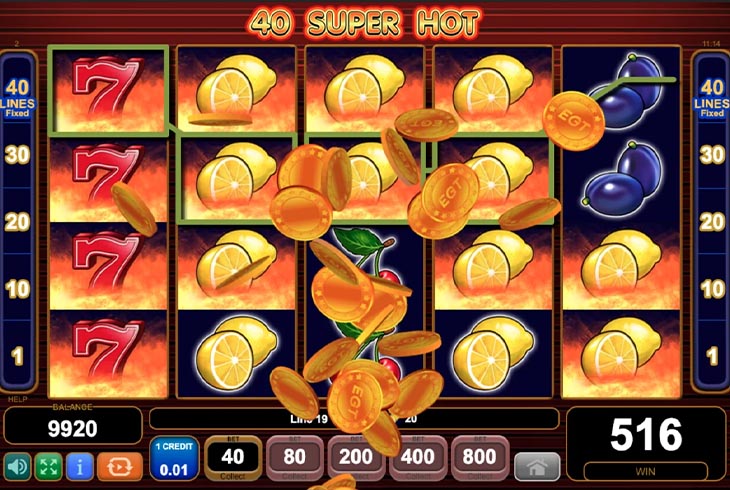Image resolution: width=730 pixels, height=490 pixels.
Task: Toggle the sound speaker icon
Action: click(17, 466)
